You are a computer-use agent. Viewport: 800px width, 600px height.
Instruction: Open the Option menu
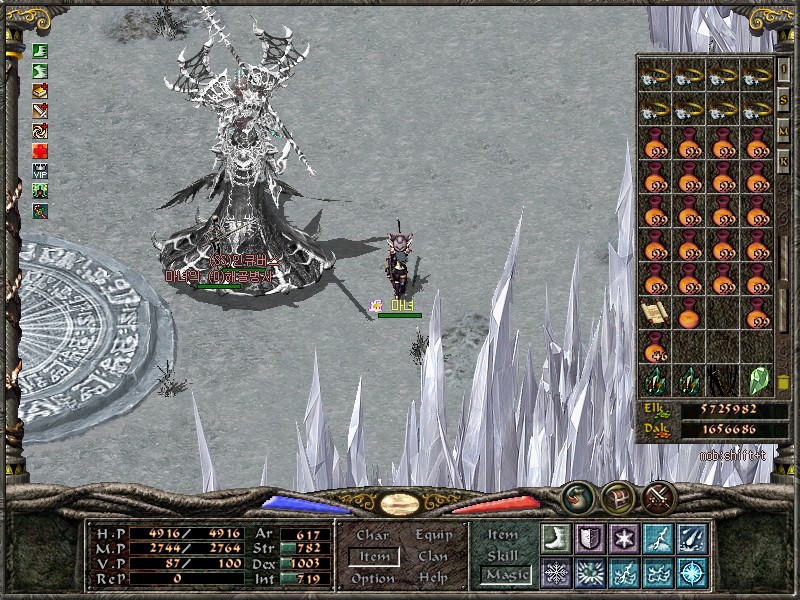372,578
